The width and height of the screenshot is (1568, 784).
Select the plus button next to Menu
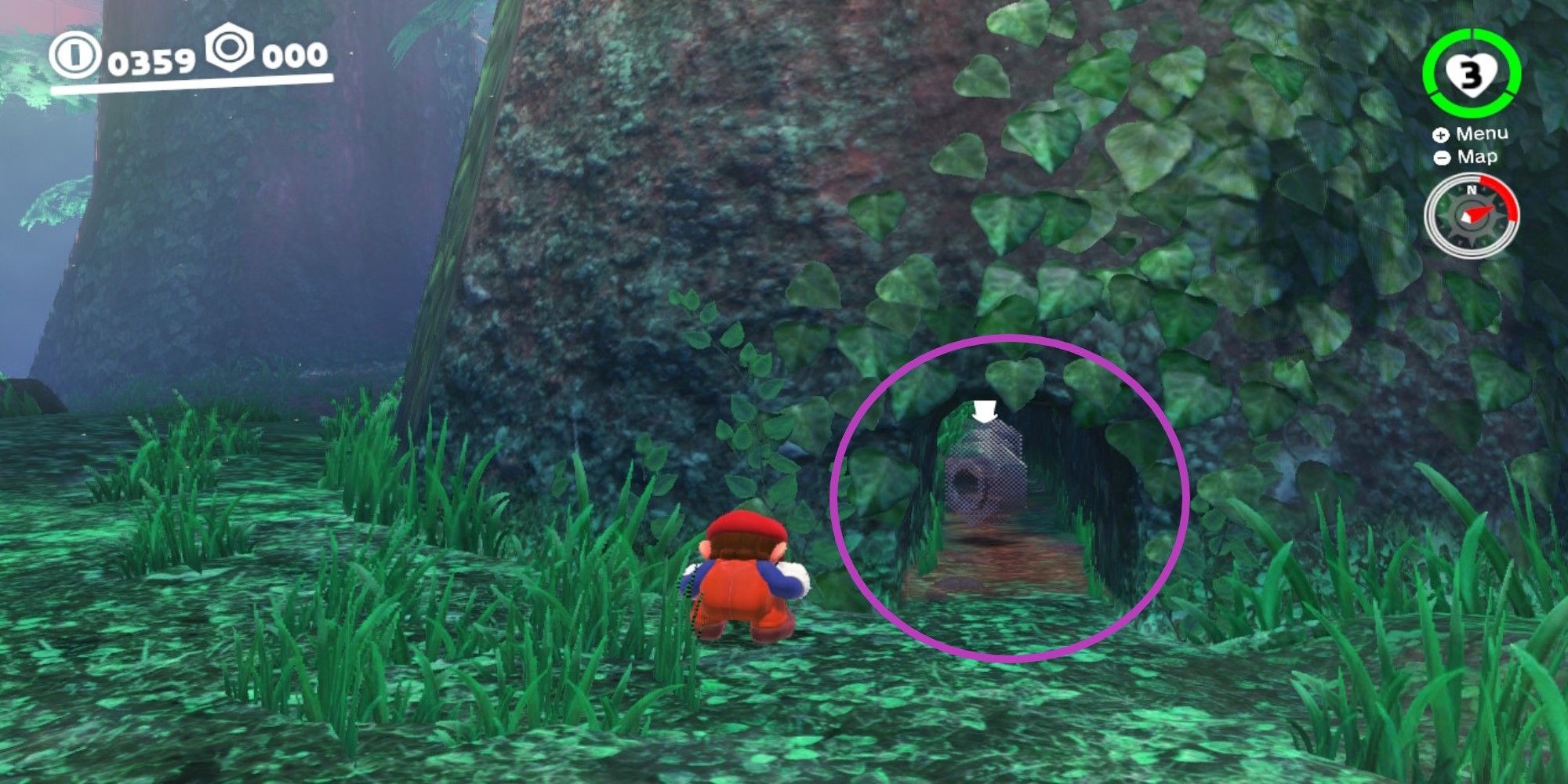[x=1440, y=134]
